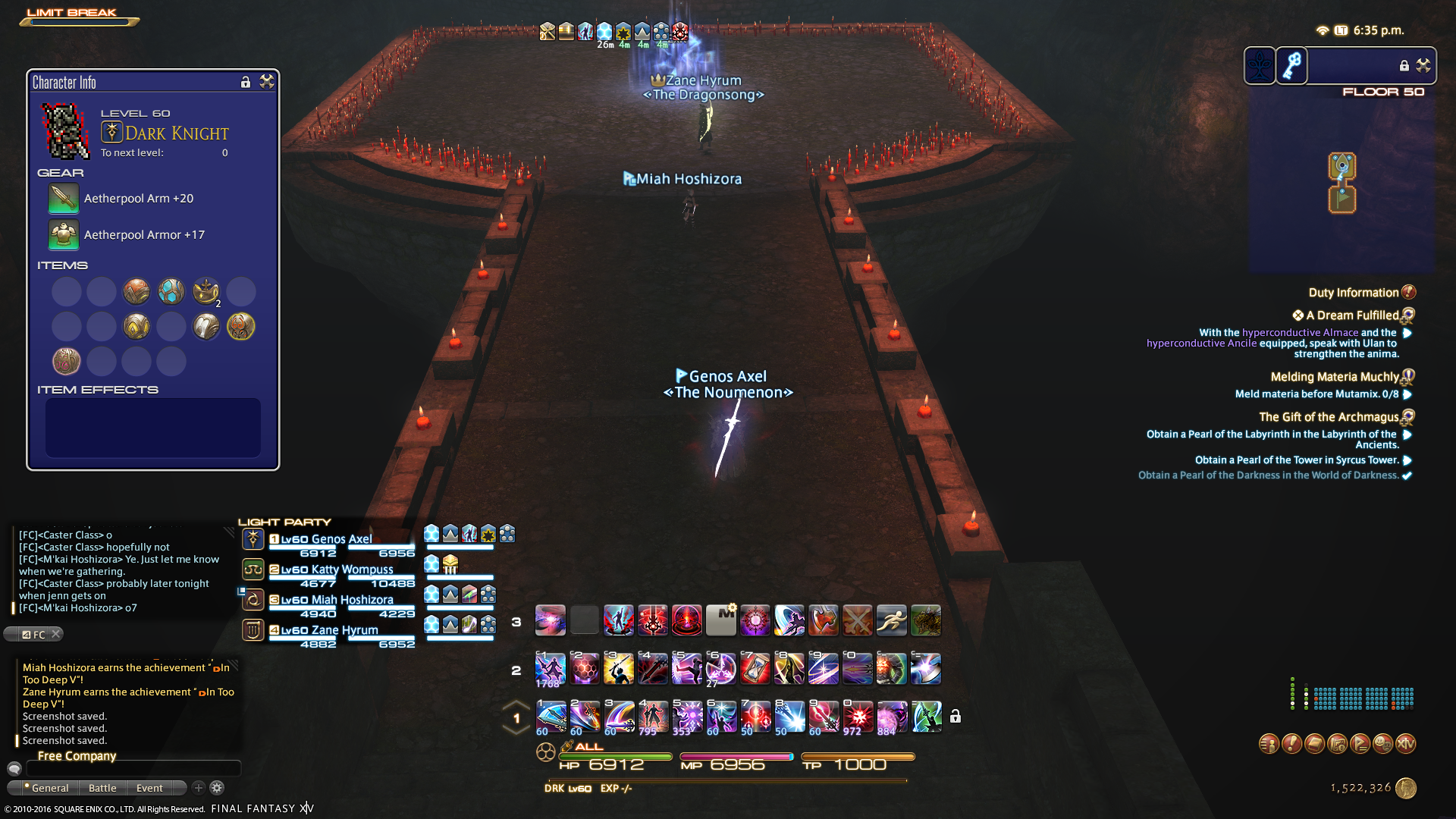Select the Aetherpool Armor +17 gear icon
Image resolution: width=1456 pixels, height=819 pixels.
tap(64, 235)
